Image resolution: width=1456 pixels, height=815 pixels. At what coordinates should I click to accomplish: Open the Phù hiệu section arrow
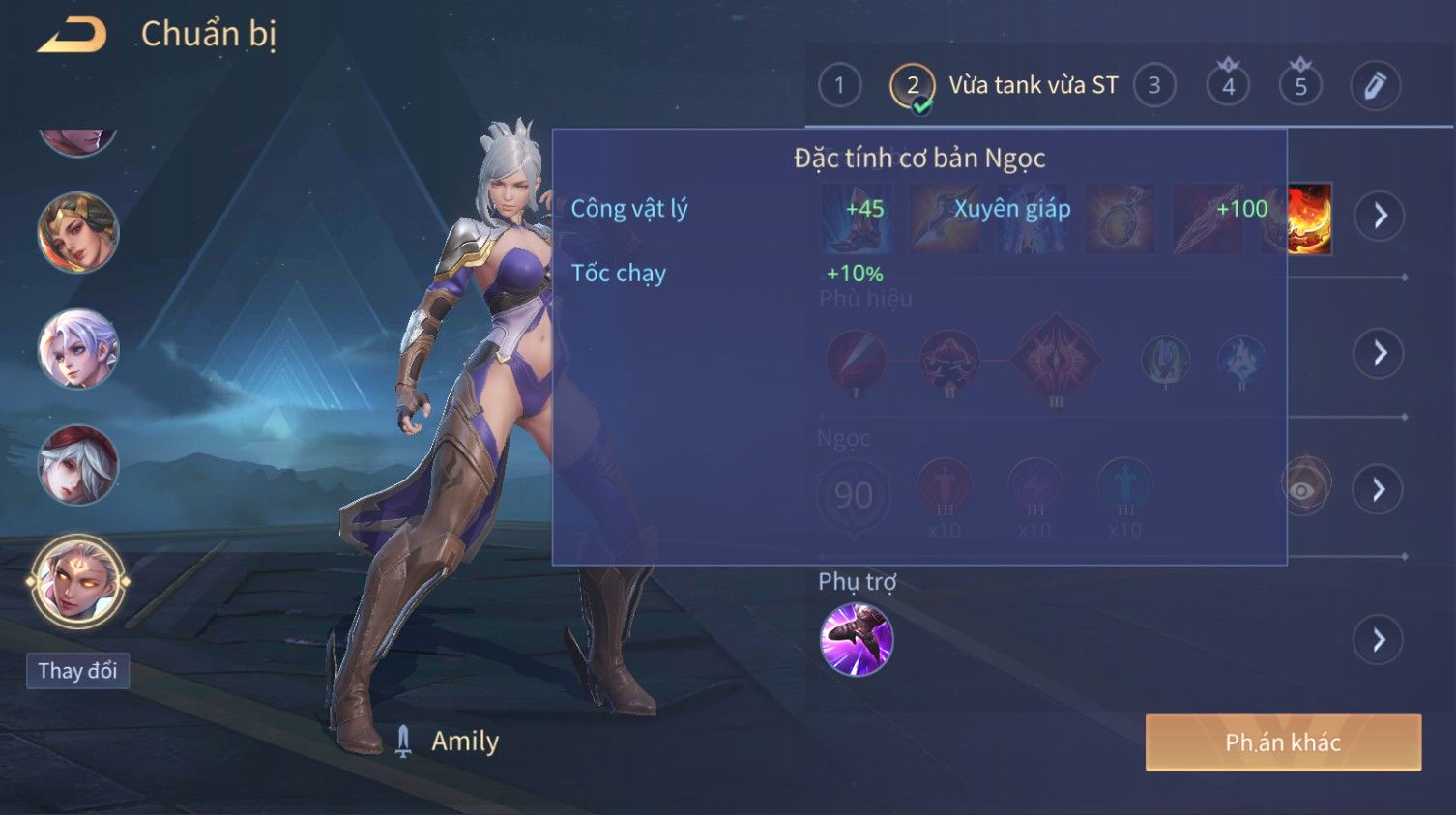[x=1379, y=353]
